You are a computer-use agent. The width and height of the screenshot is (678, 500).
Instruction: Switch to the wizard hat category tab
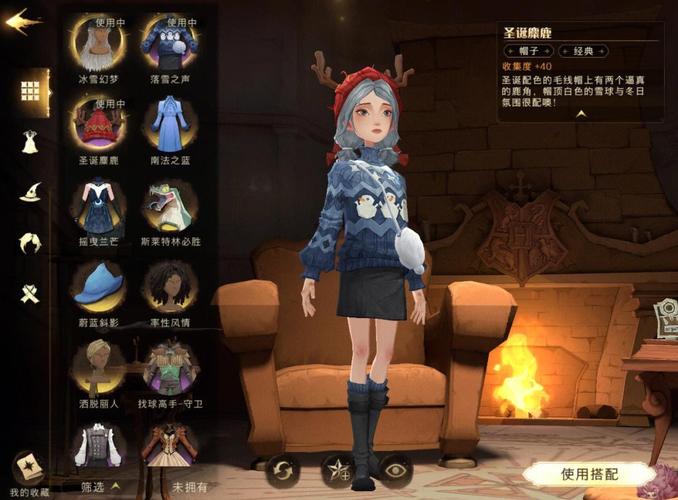(30, 192)
